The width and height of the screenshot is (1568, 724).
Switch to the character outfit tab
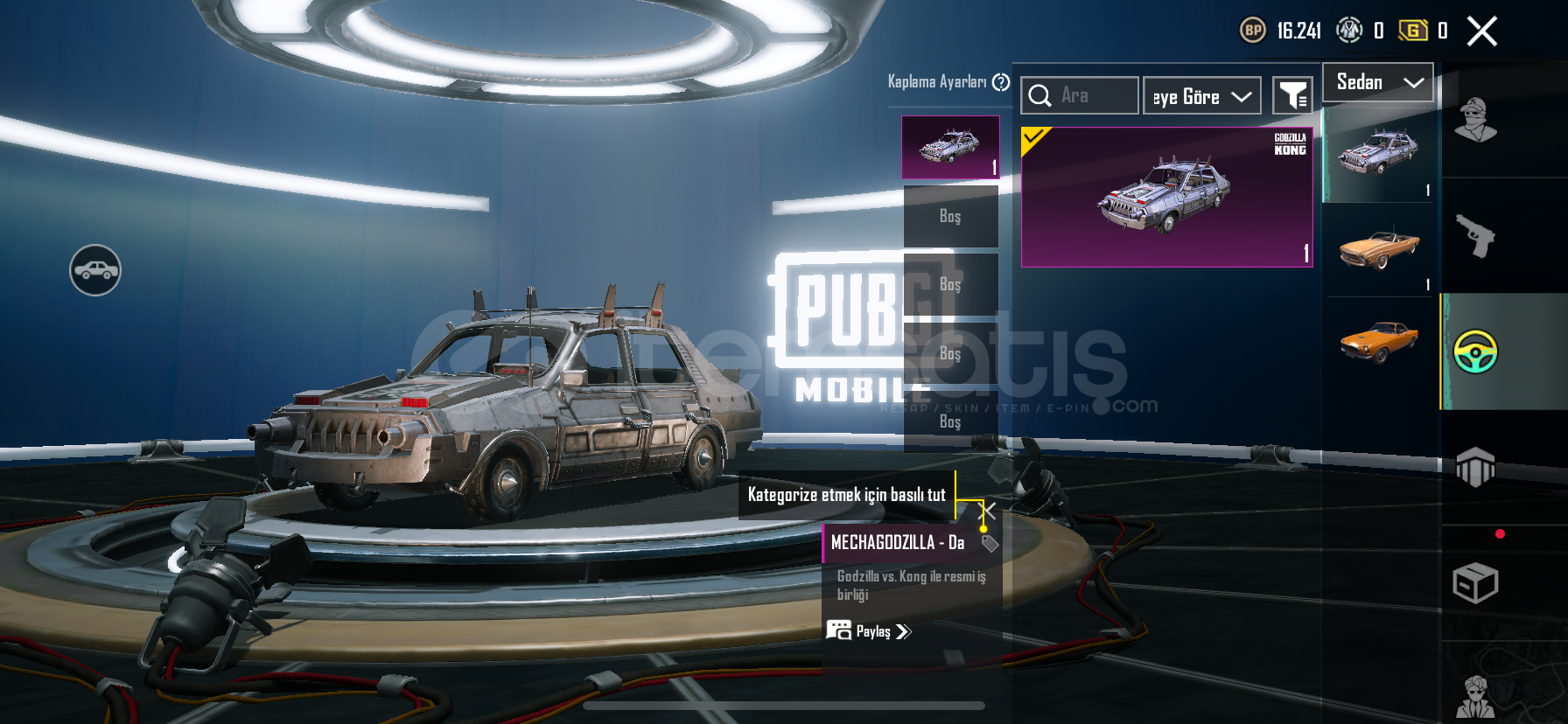pos(1475,121)
